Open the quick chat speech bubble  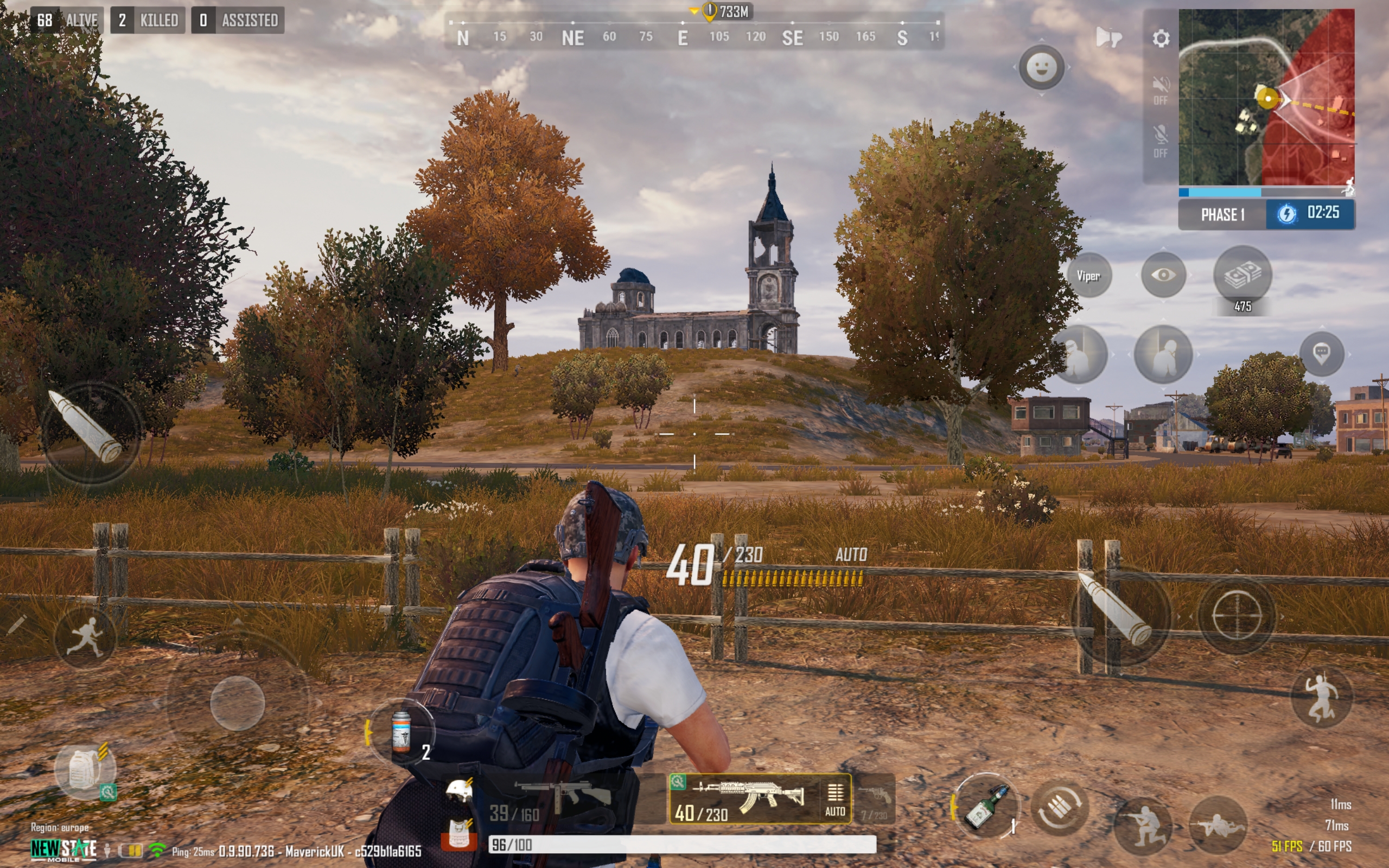(x=1321, y=353)
